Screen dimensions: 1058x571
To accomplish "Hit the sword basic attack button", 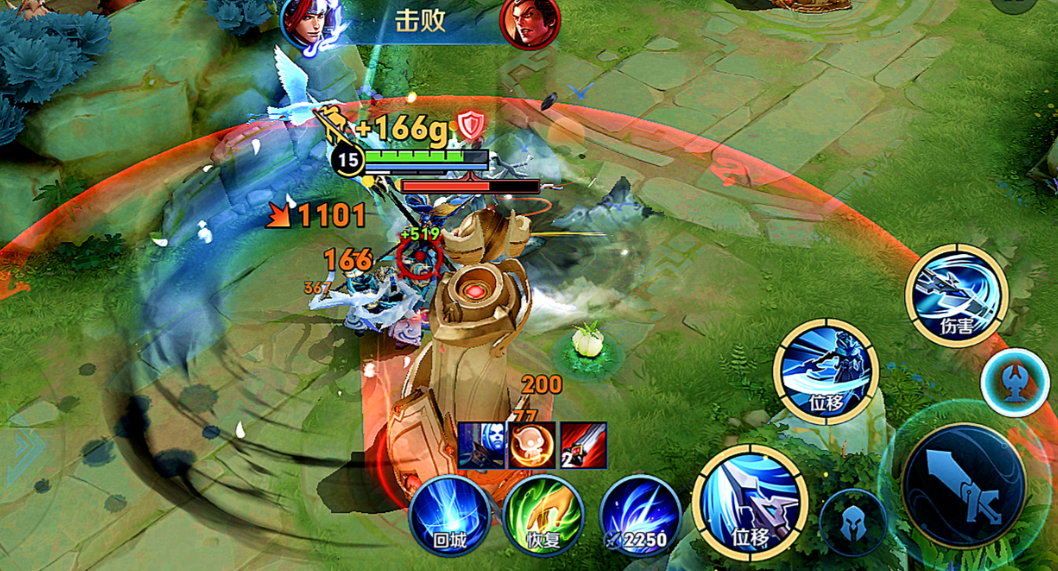I will [961, 487].
